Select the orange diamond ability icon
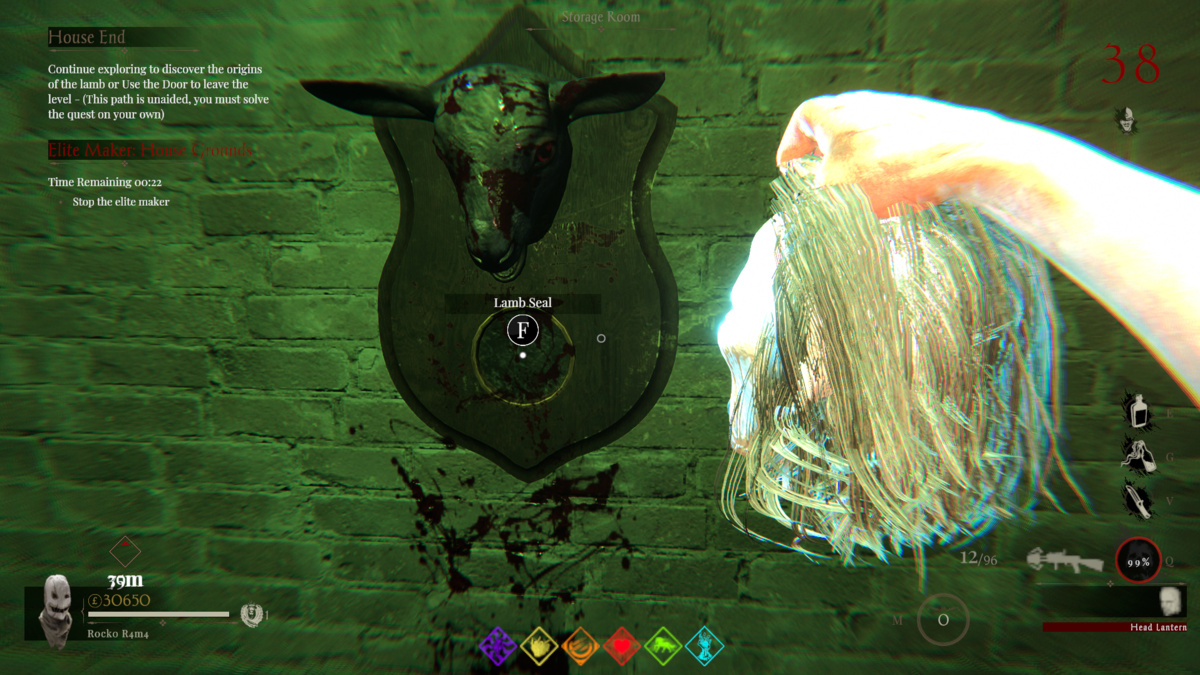 coord(580,647)
